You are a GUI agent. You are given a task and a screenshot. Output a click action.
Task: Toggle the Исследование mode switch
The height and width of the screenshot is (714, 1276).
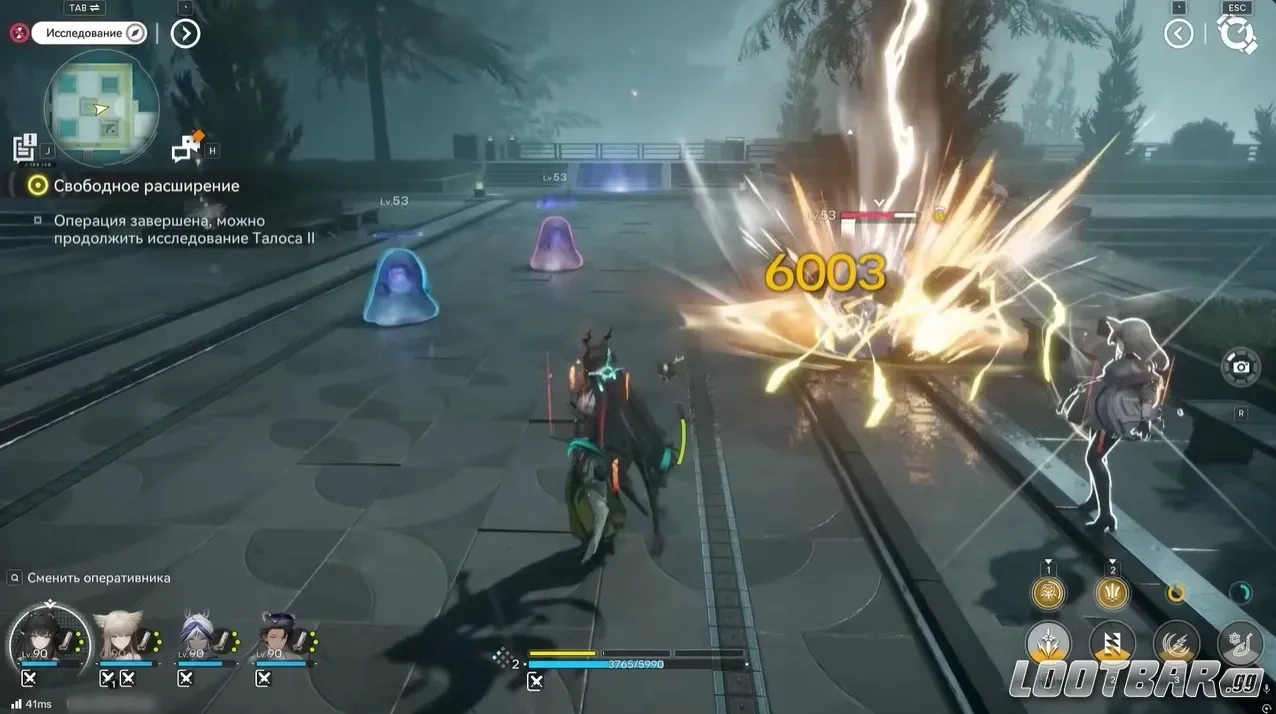(x=90, y=33)
